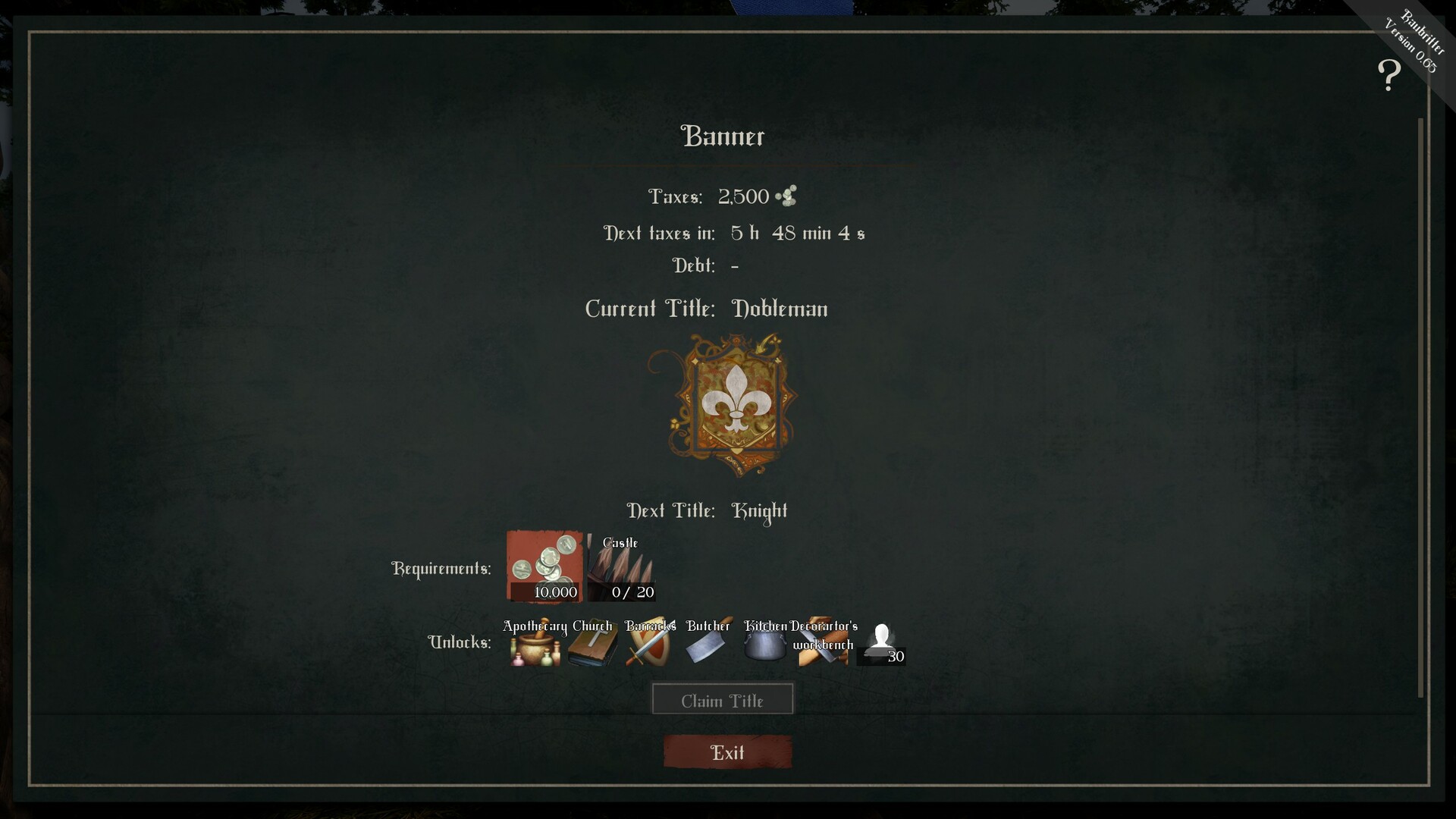
Task: Select the next taxes countdown timer
Action: pos(798,233)
